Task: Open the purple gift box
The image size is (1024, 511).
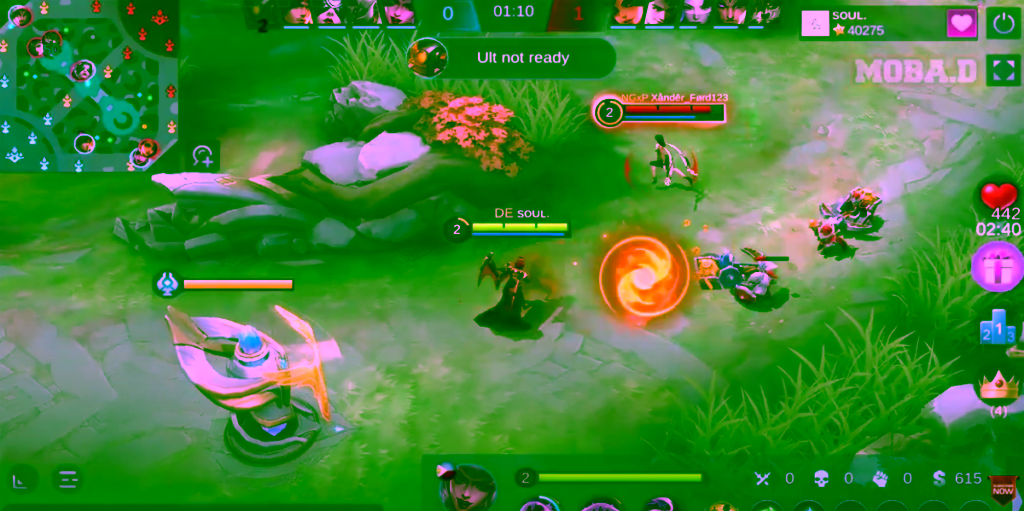Action: pyautogui.click(x=996, y=267)
